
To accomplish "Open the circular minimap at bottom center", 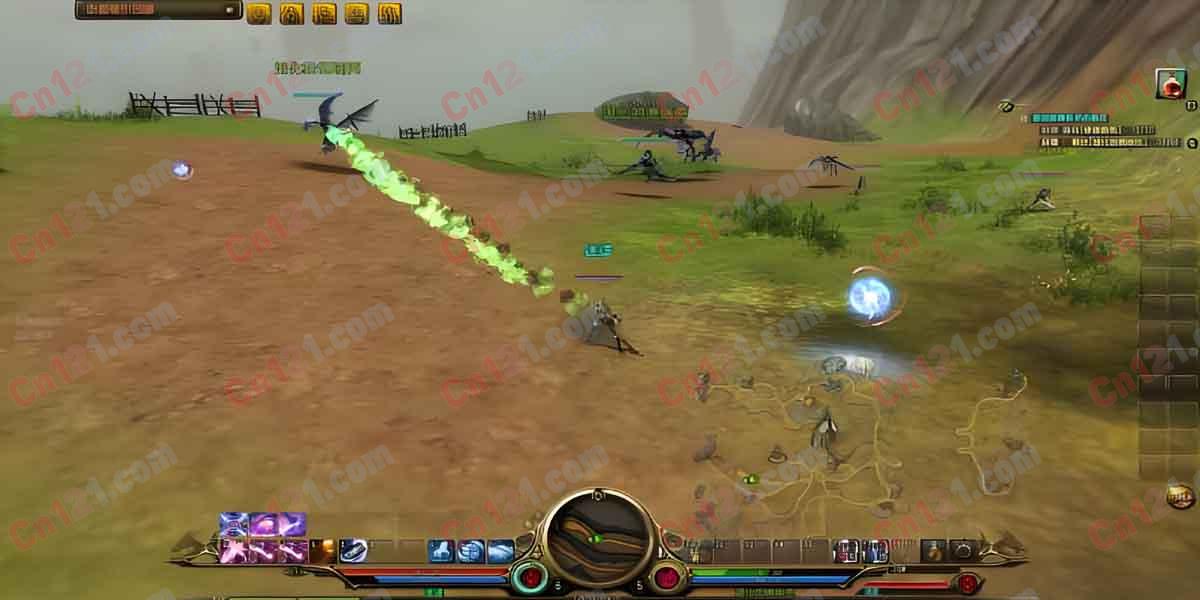I will tap(599, 539).
